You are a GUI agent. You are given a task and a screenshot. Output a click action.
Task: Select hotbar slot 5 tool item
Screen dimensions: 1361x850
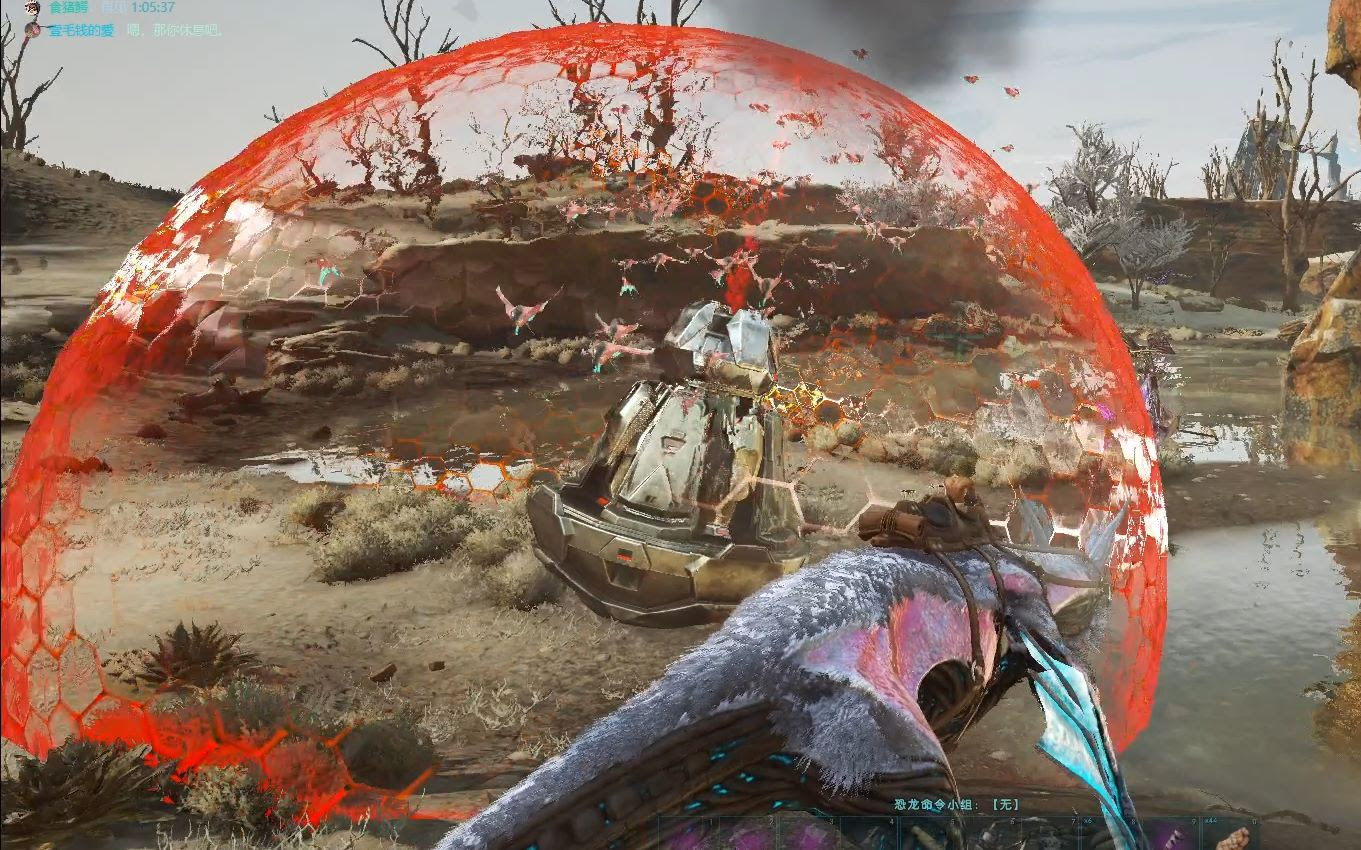[x=925, y=840]
